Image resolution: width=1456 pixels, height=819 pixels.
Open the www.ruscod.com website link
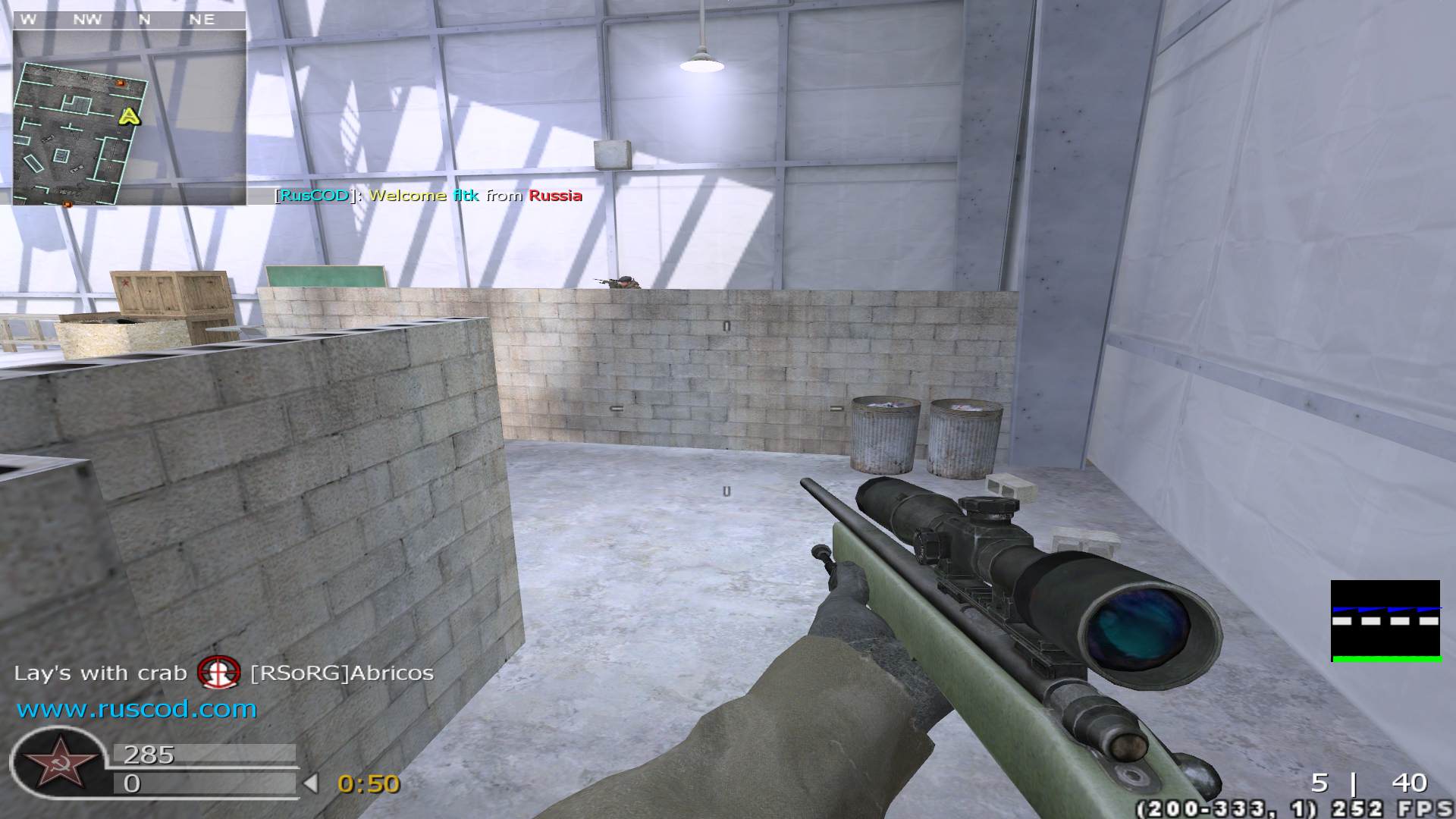pyautogui.click(x=136, y=710)
